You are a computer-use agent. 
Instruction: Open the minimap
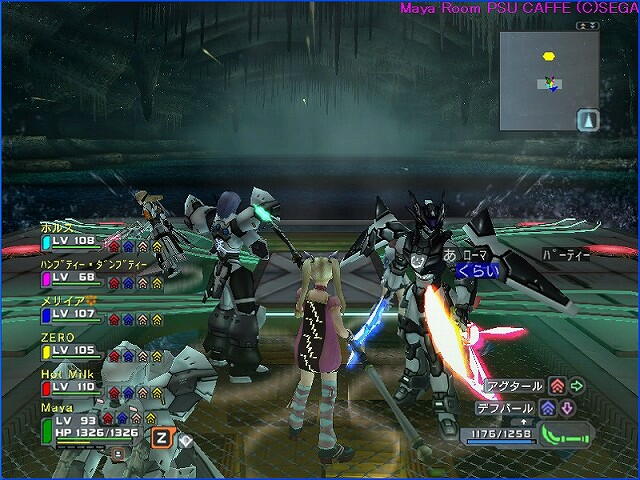click(x=549, y=81)
